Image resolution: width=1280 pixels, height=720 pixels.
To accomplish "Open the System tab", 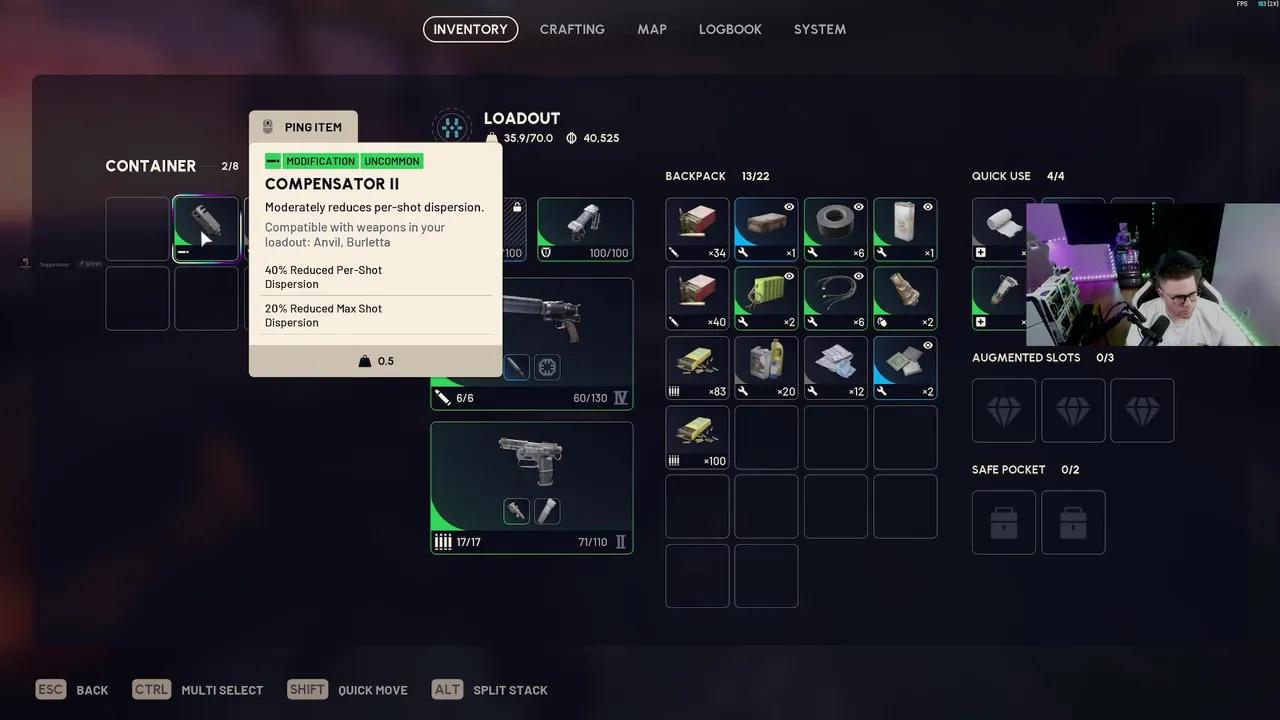I will (820, 29).
